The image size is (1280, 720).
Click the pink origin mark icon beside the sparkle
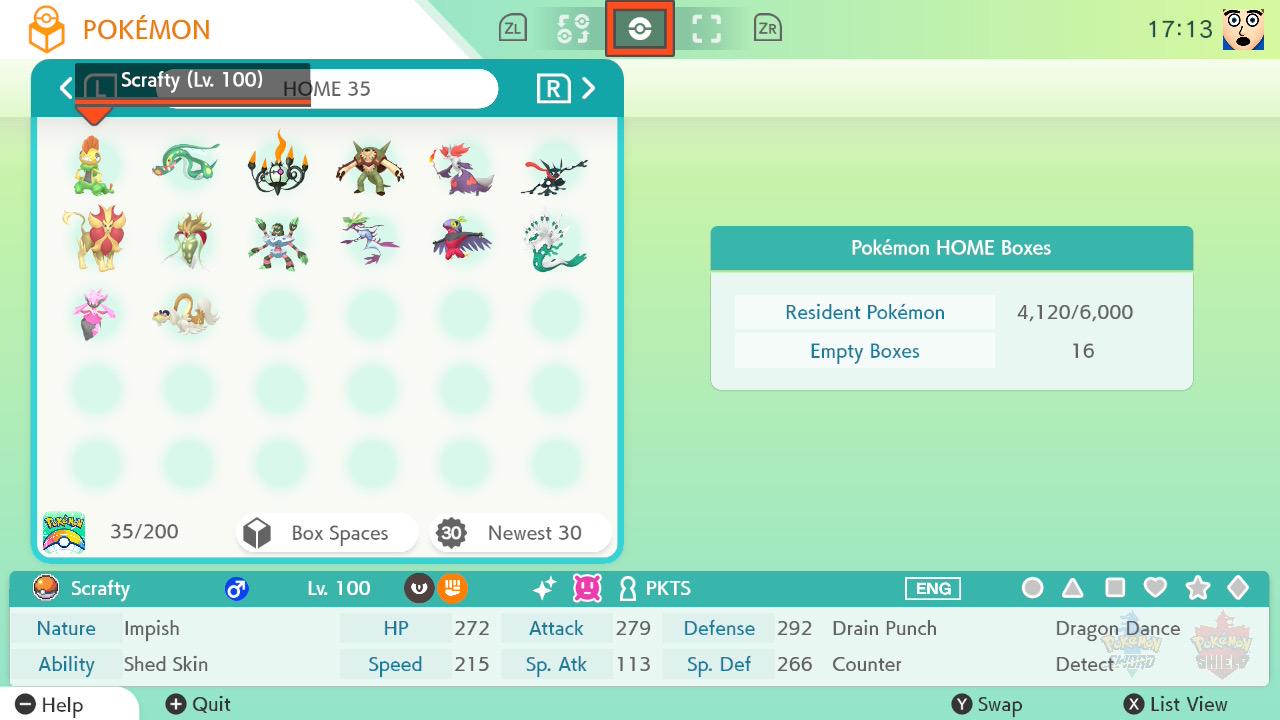click(587, 589)
